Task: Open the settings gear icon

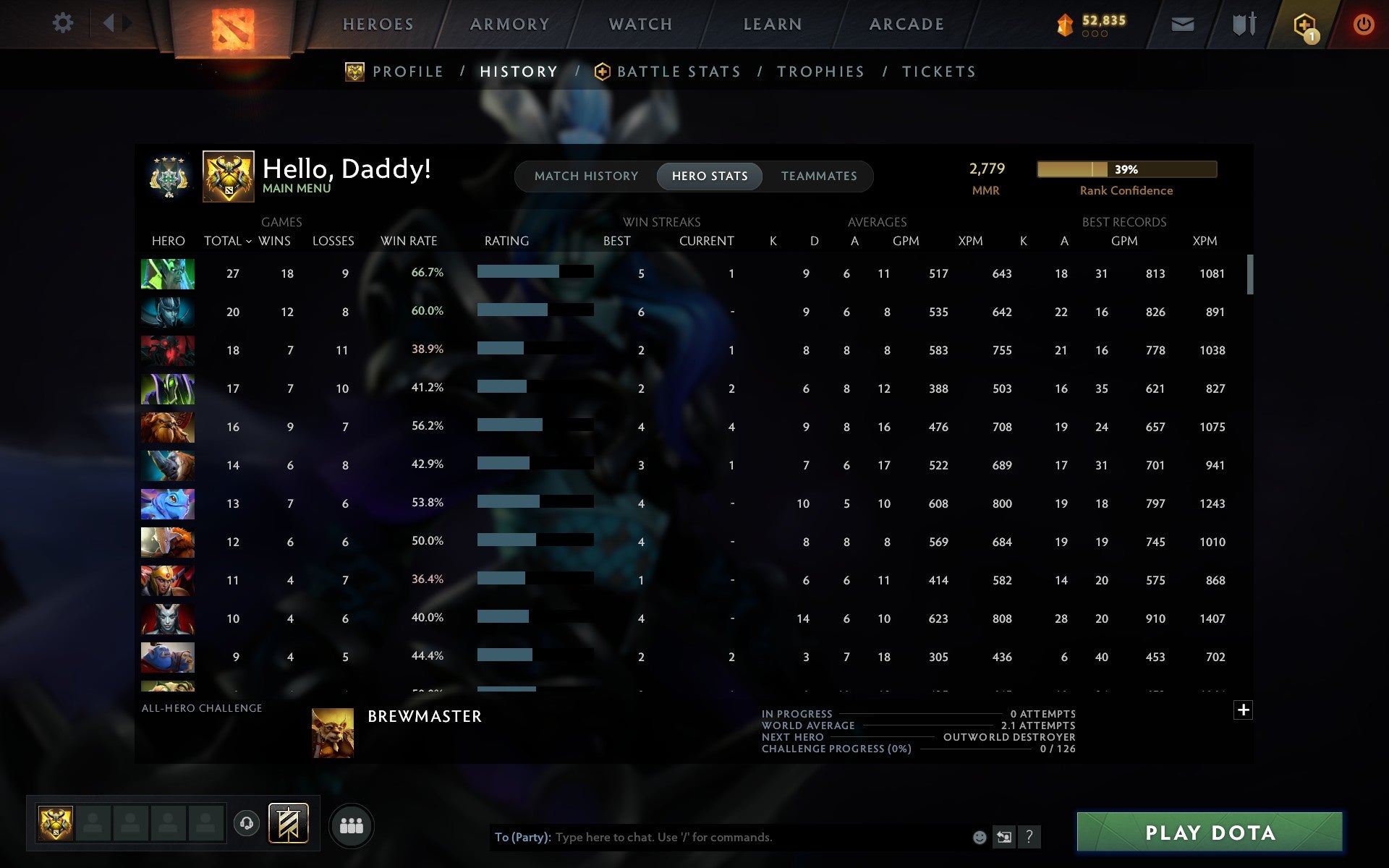Action: pos(64,23)
